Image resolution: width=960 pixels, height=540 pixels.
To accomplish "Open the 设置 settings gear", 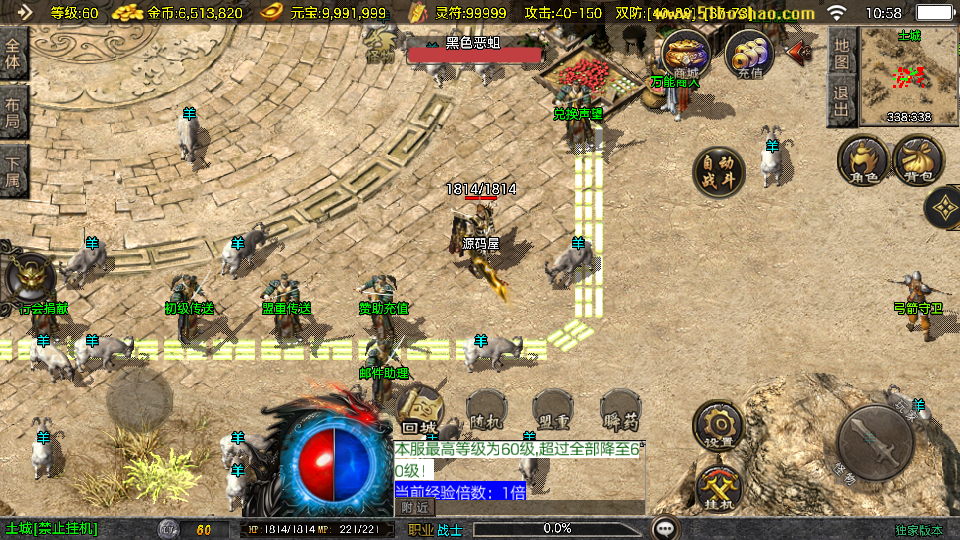I will point(718,426).
